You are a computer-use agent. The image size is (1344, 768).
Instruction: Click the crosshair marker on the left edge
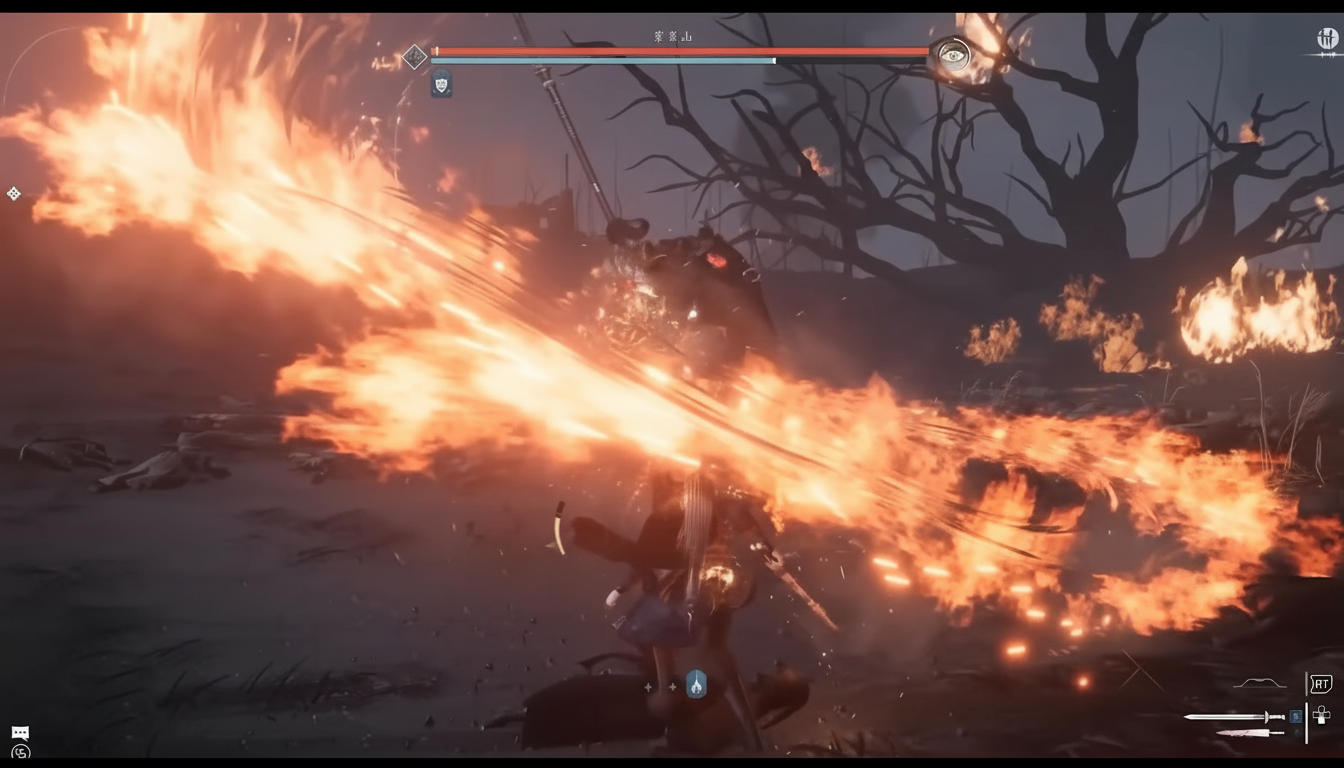click(x=13, y=194)
